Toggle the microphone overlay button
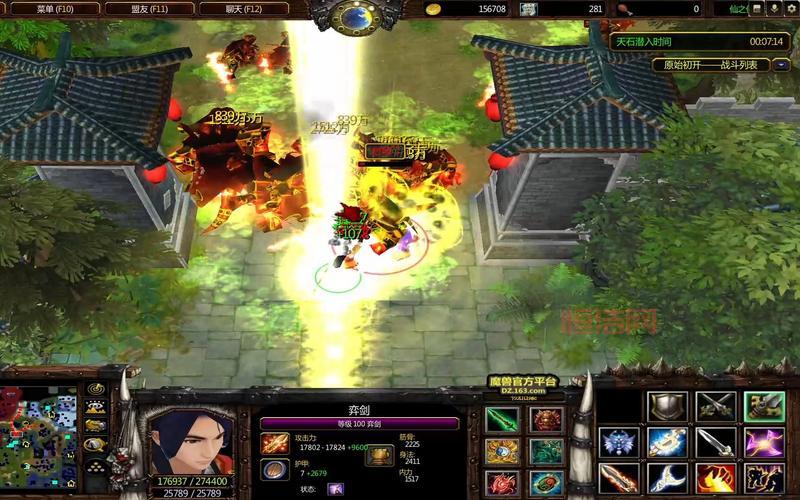This screenshot has width=800, height=500. 773,8
